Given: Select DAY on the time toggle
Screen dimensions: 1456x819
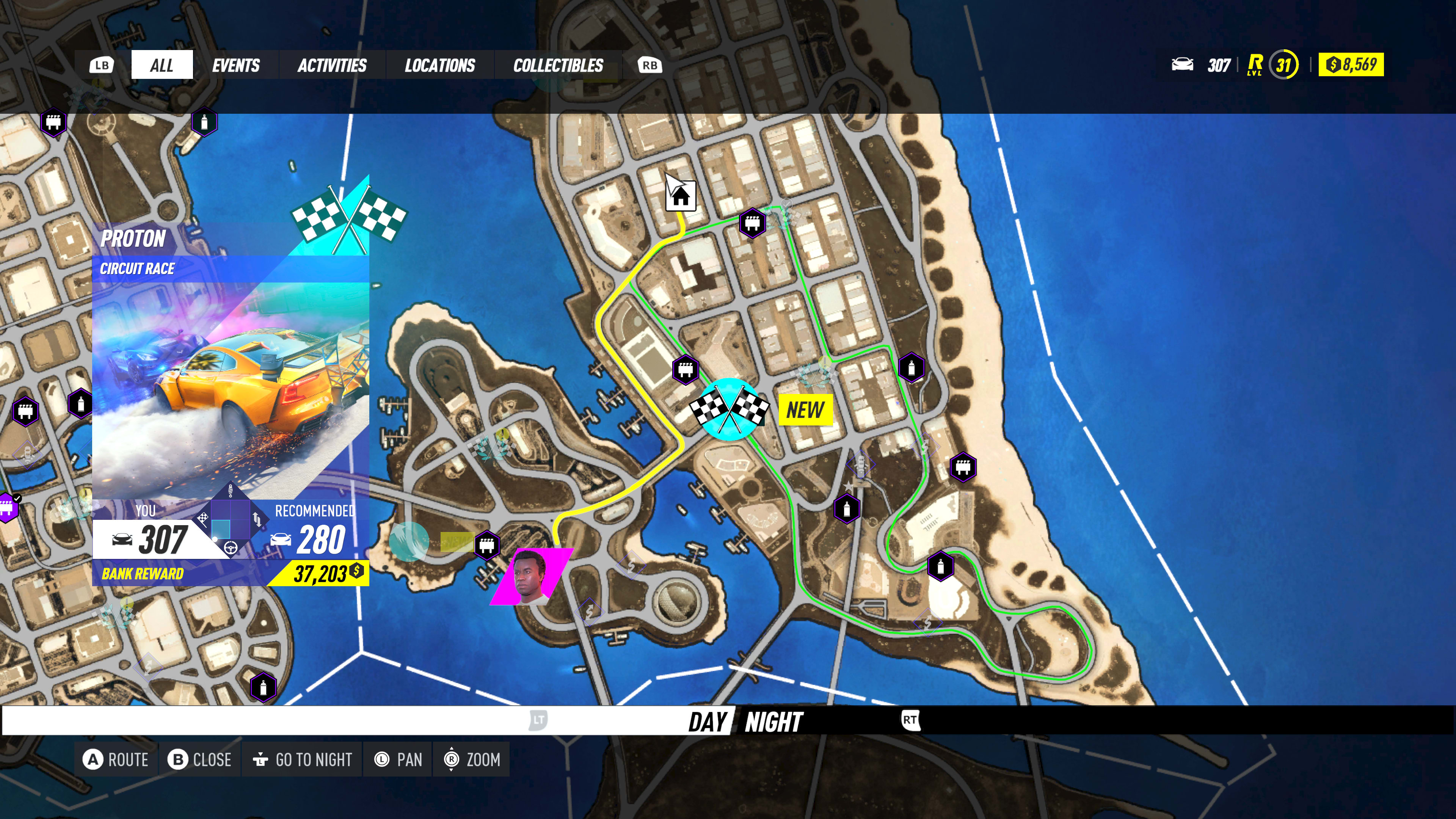Looking at the screenshot, I should (x=707, y=722).
